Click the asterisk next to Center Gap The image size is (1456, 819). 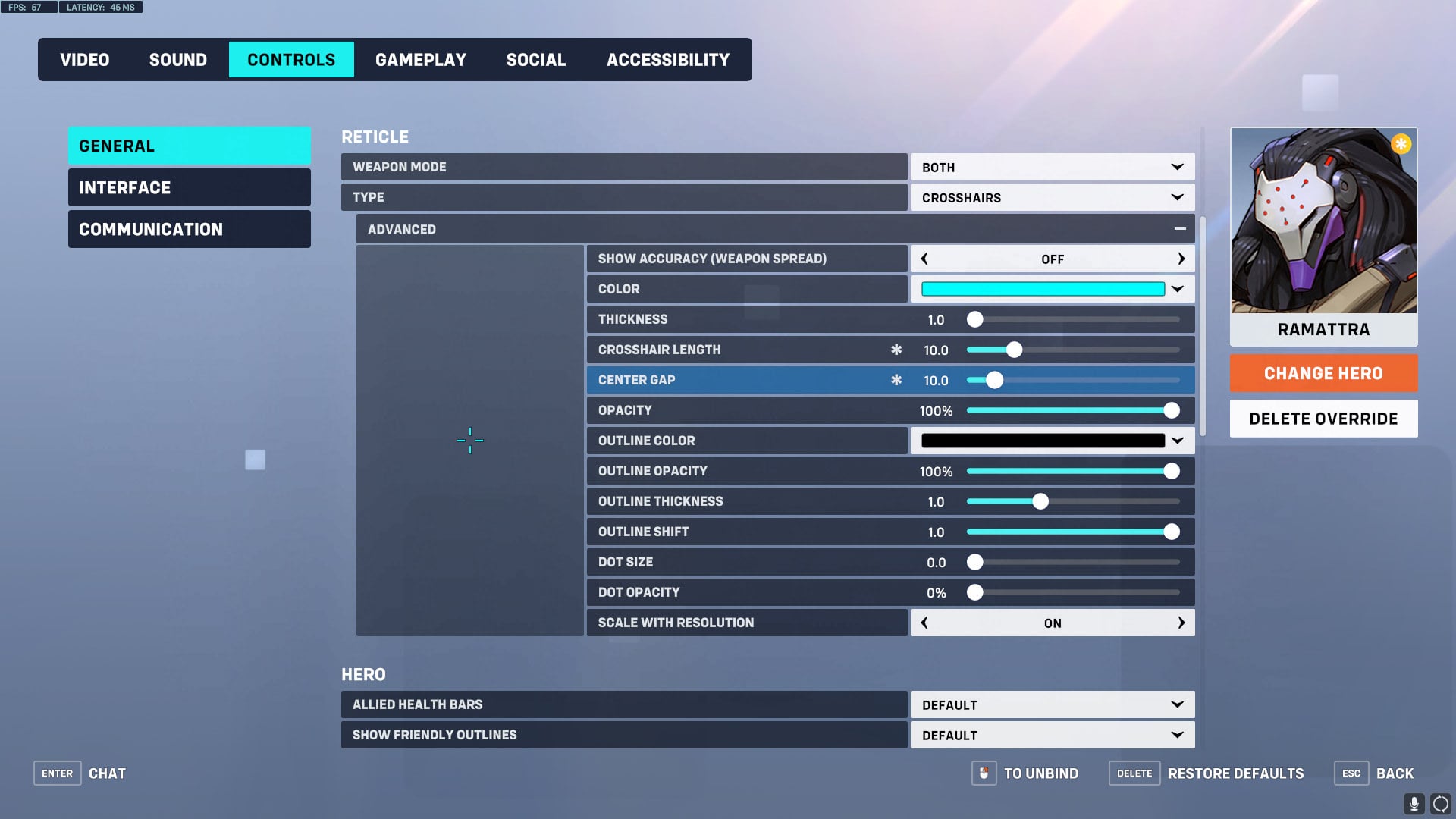point(896,380)
